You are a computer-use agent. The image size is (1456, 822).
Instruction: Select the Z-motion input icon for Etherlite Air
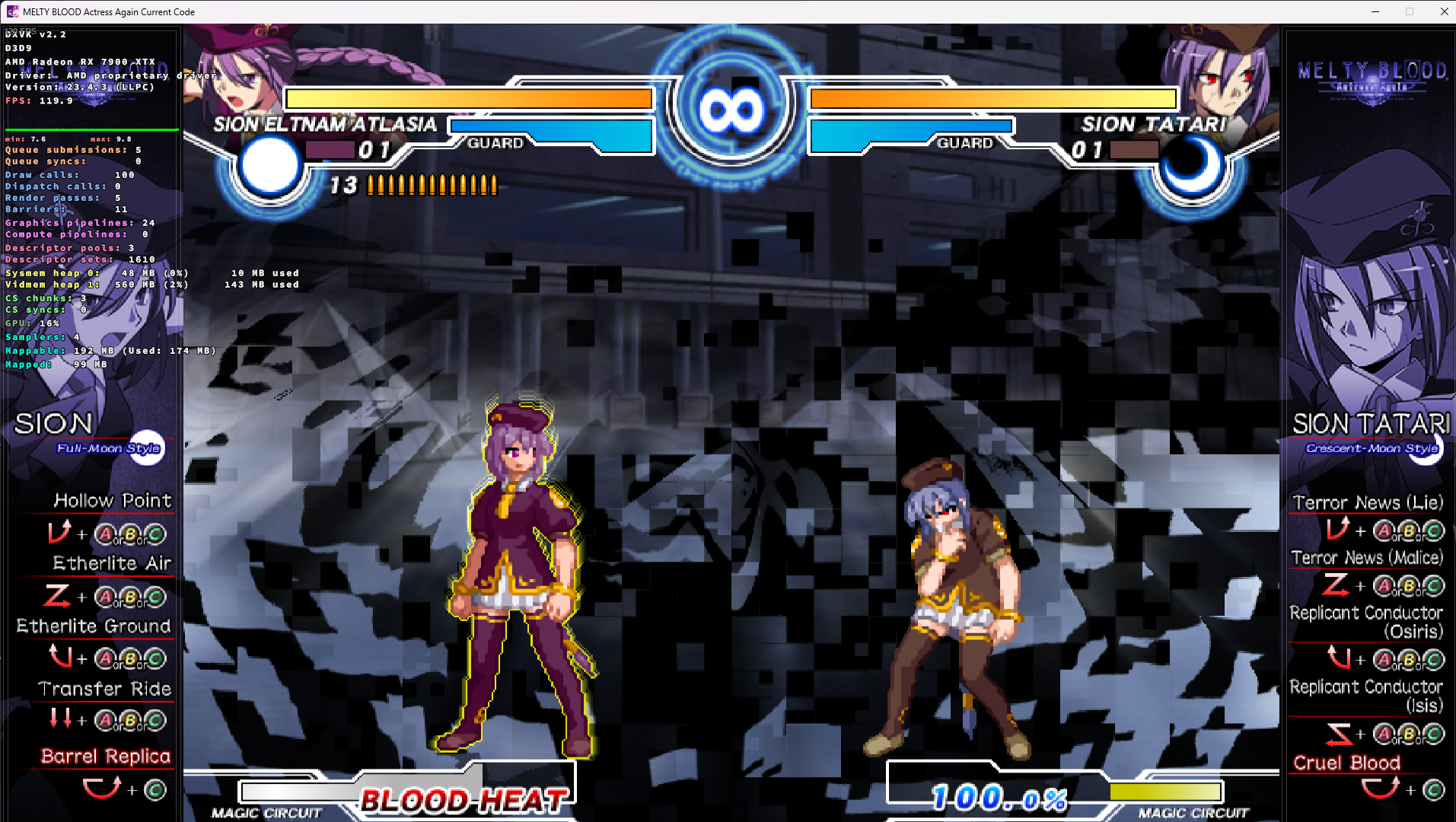56,596
